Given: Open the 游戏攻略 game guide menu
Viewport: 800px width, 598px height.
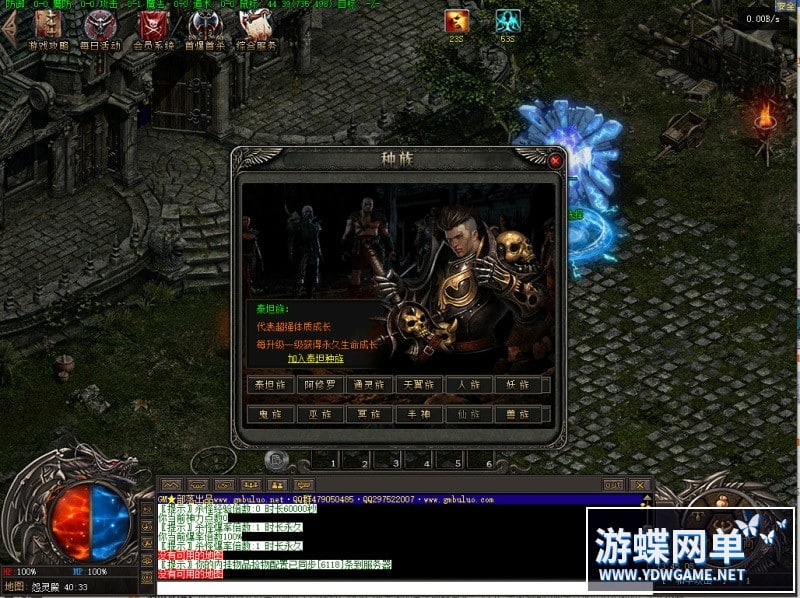Looking at the screenshot, I should [x=49, y=30].
